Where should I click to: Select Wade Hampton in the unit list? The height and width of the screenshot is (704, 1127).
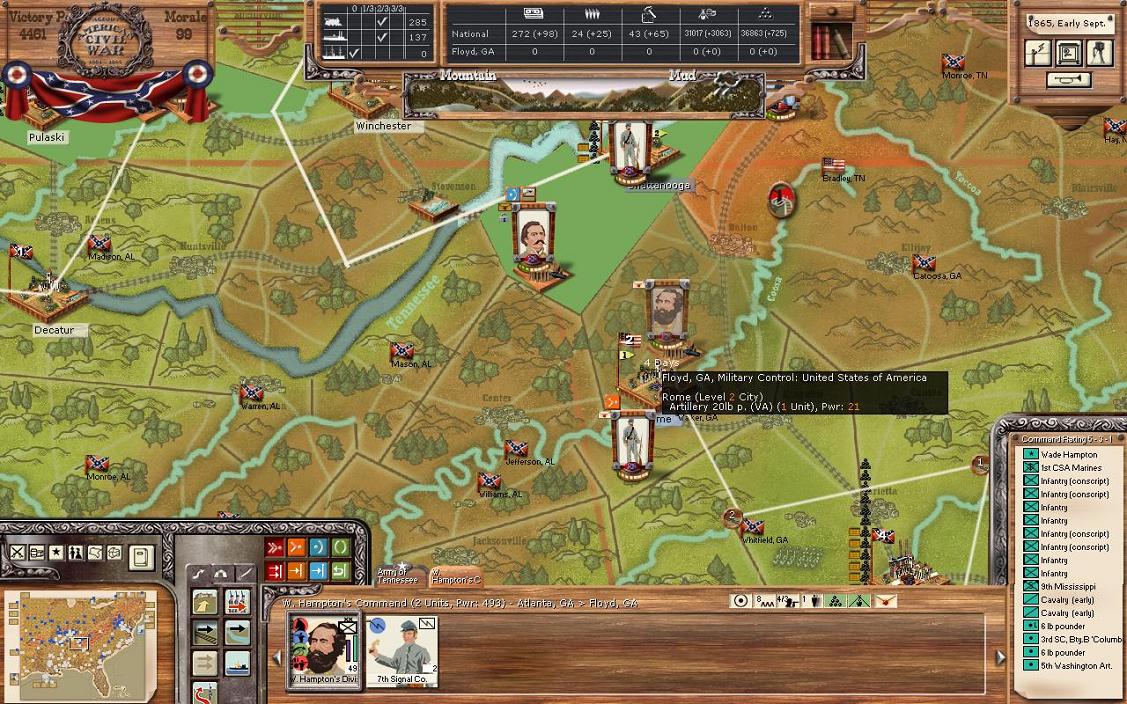tap(1068, 455)
